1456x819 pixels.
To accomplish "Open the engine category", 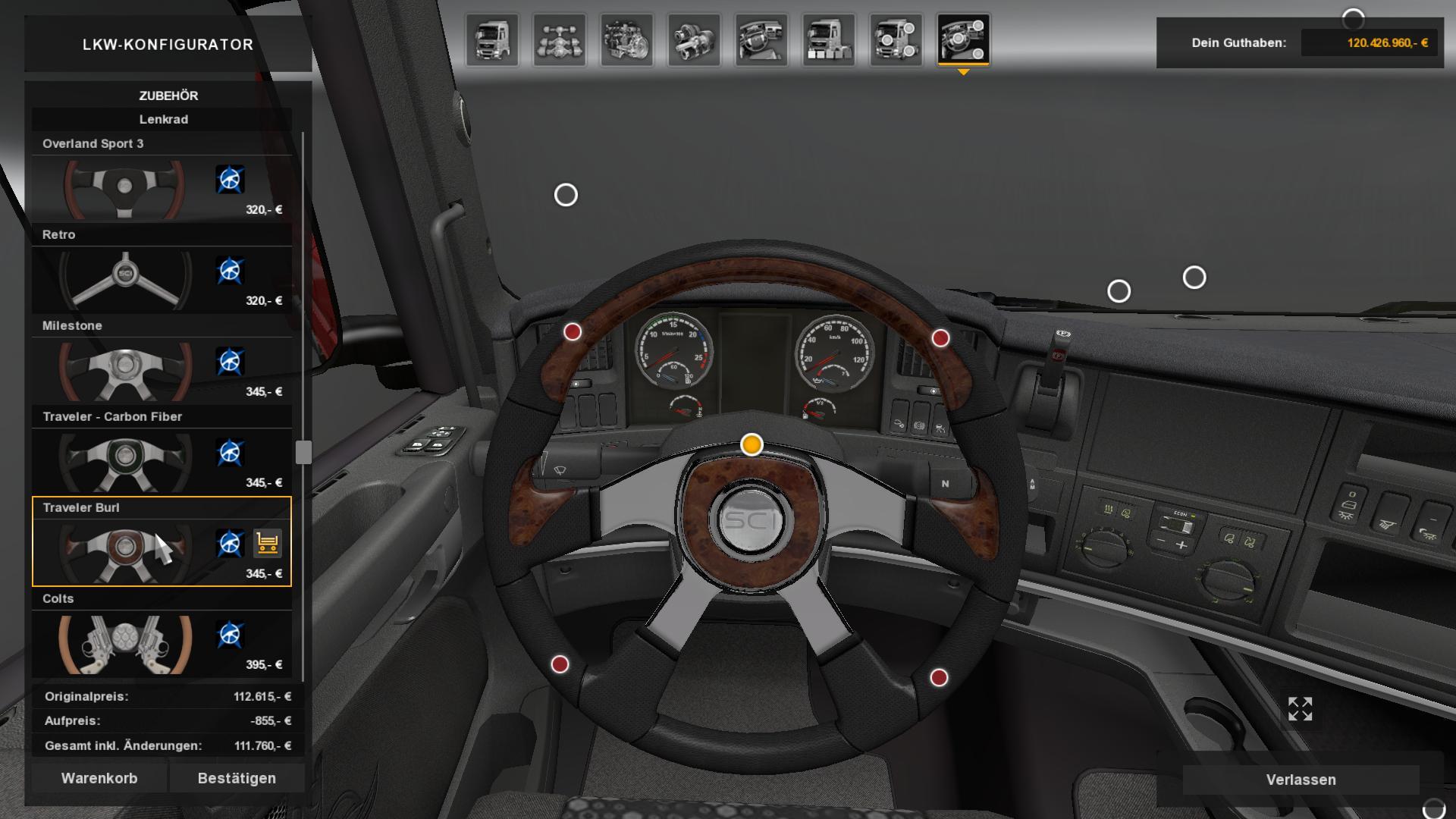I will click(627, 39).
